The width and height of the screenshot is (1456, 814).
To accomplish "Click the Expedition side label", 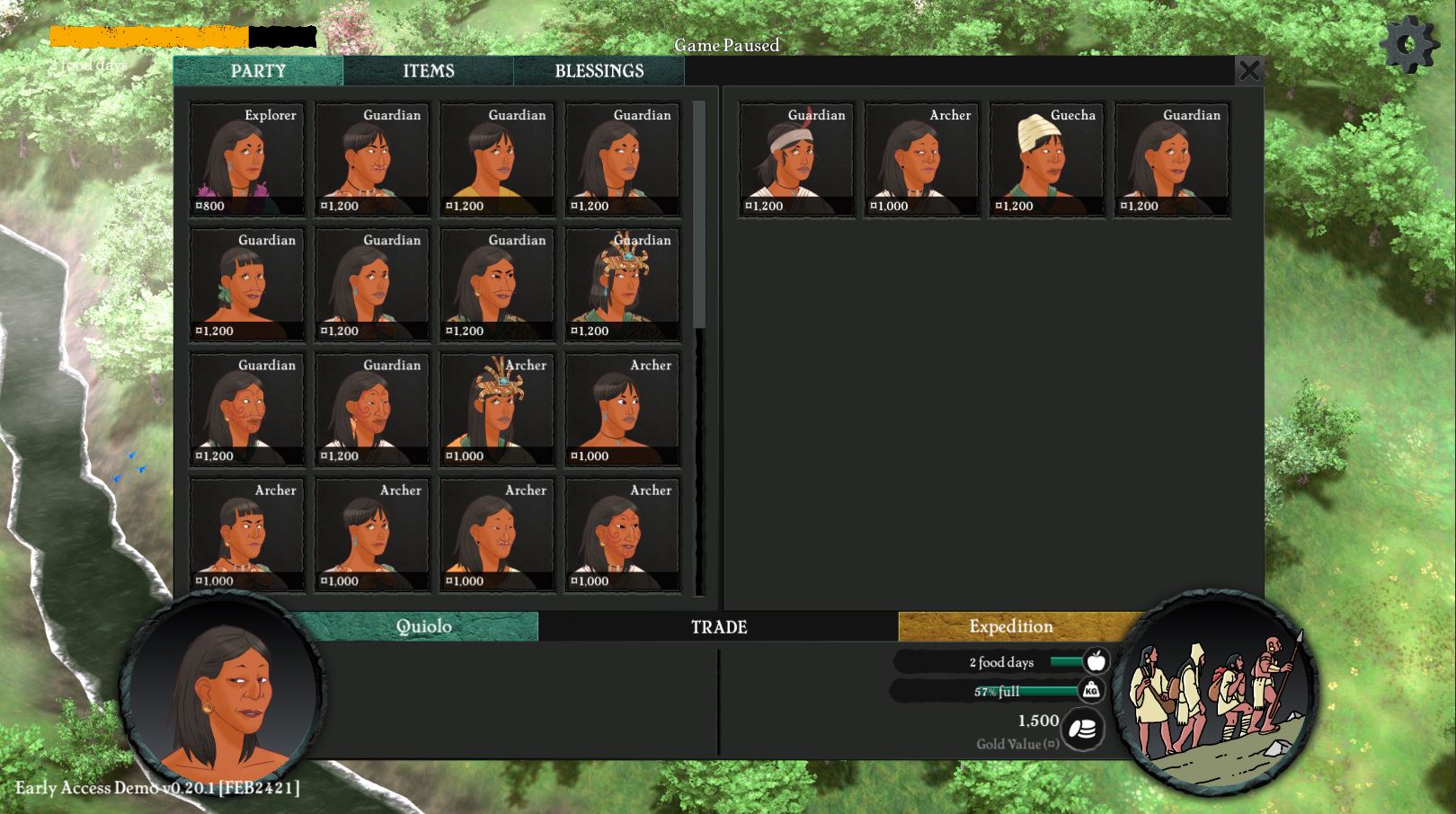I will pos(1010,626).
